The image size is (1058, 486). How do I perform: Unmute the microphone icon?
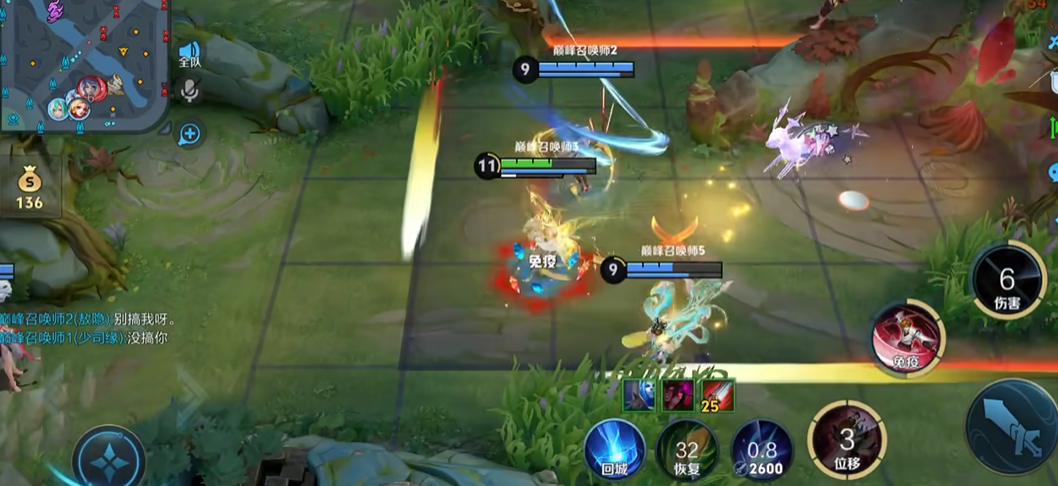click(x=189, y=93)
